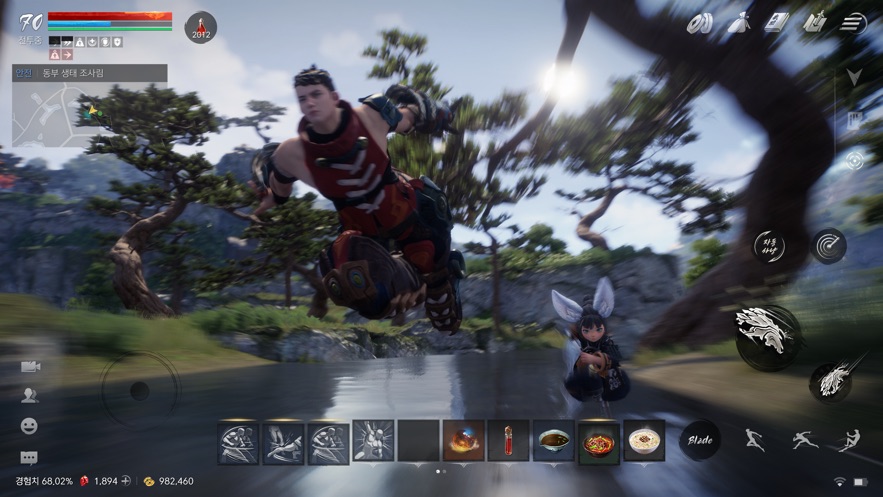The width and height of the screenshot is (883, 497).
Task: Open the book journal icon
Action: tap(776, 23)
